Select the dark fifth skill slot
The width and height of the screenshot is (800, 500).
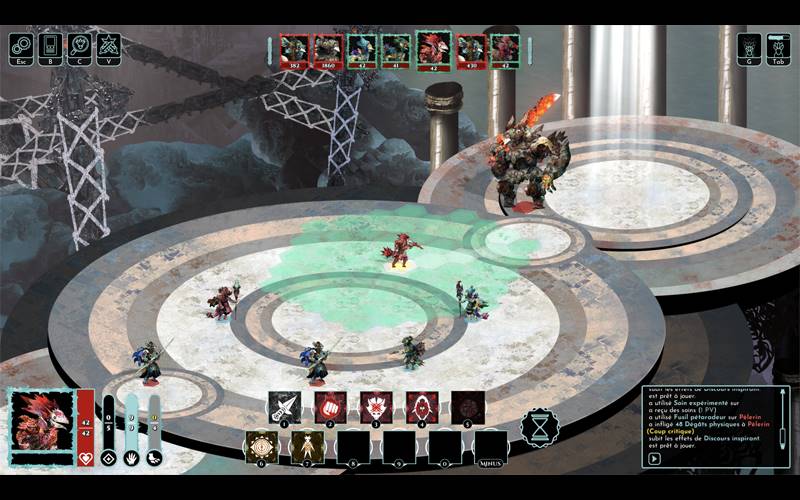467,406
